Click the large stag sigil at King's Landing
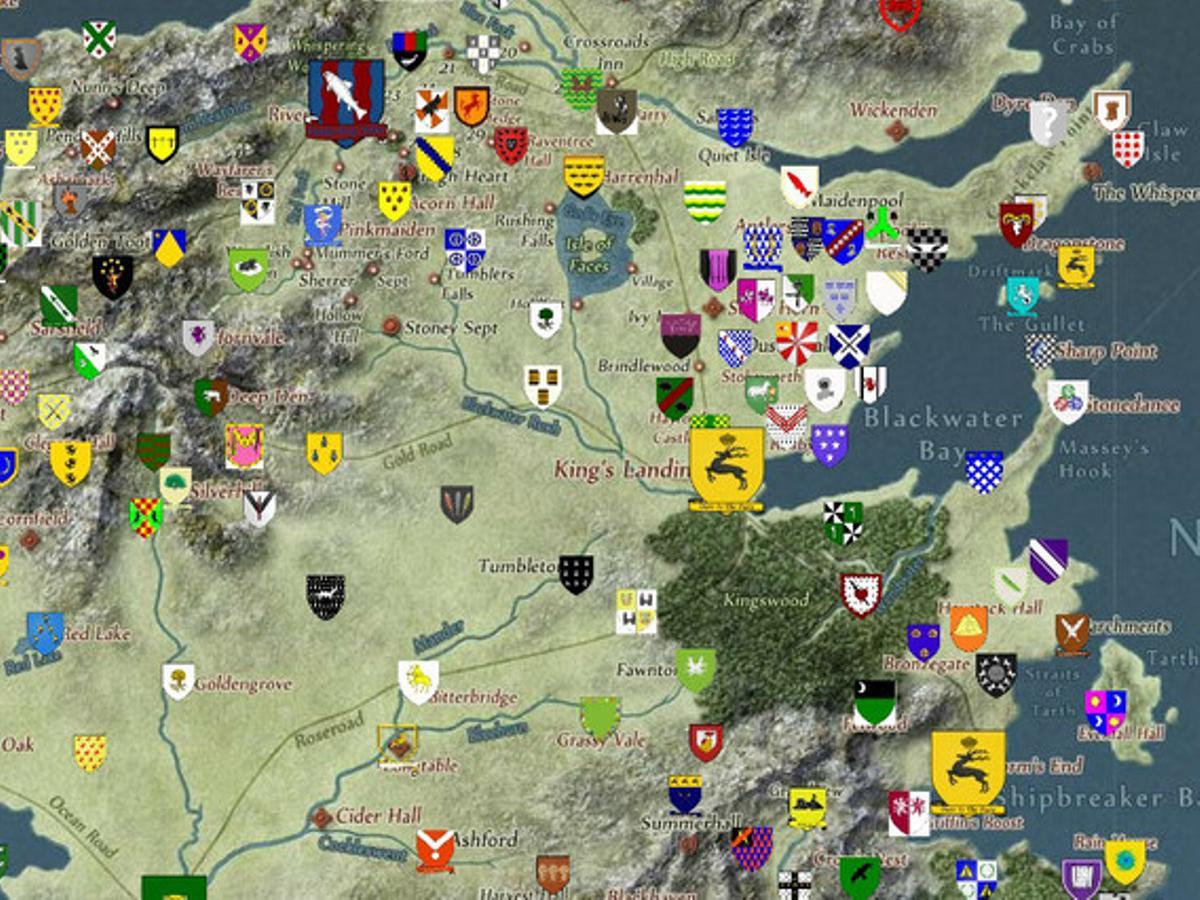Viewport: 1200px width, 900px height. click(x=727, y=466)
